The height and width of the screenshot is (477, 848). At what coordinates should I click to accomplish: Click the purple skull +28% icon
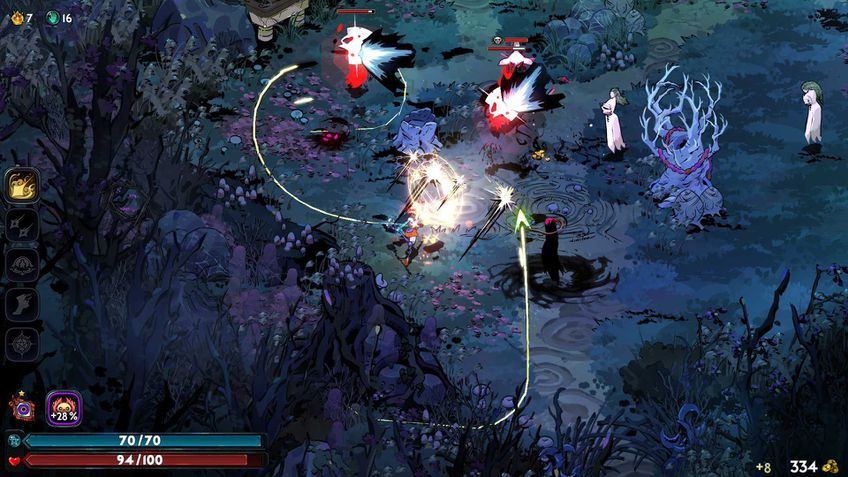pos(64,408)
